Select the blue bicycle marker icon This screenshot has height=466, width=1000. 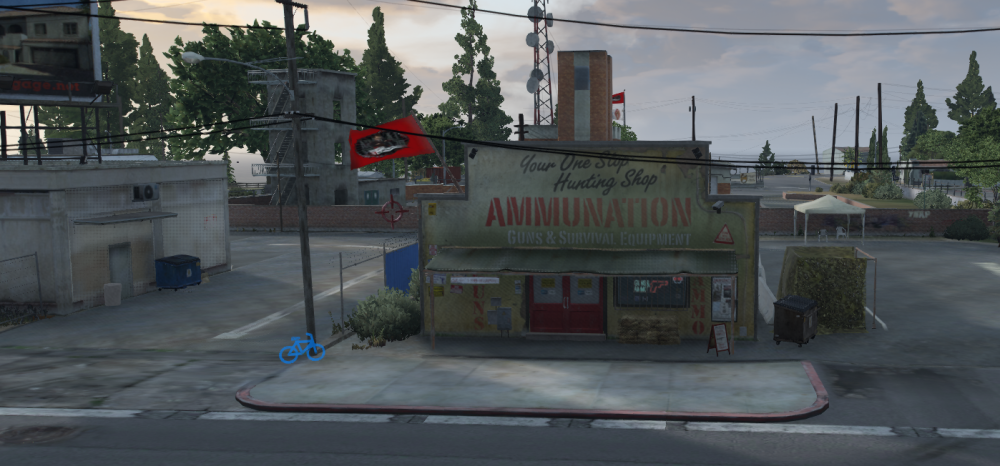click(x=301, y=348)
